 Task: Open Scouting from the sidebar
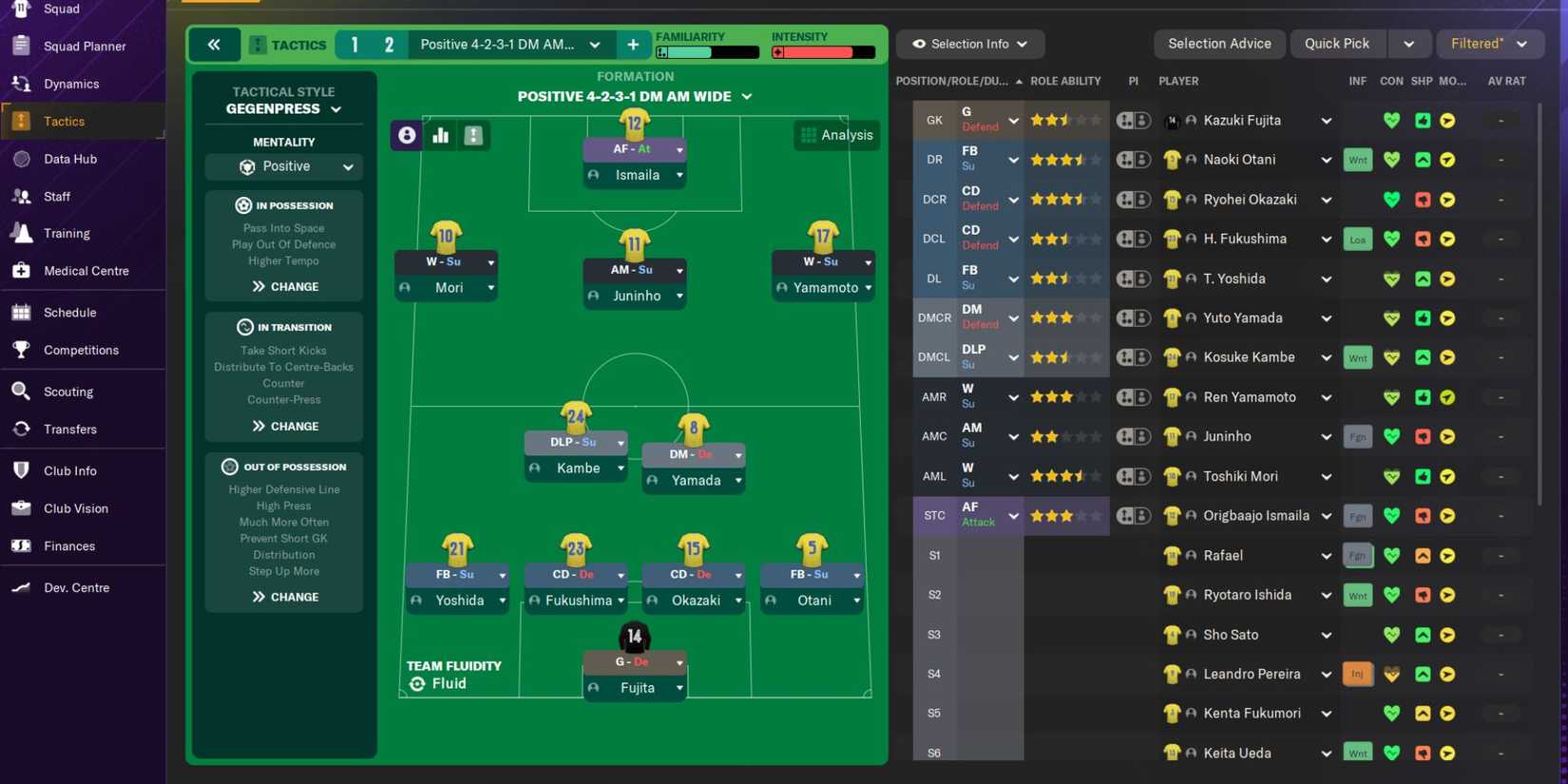click(x=68, y=391)
